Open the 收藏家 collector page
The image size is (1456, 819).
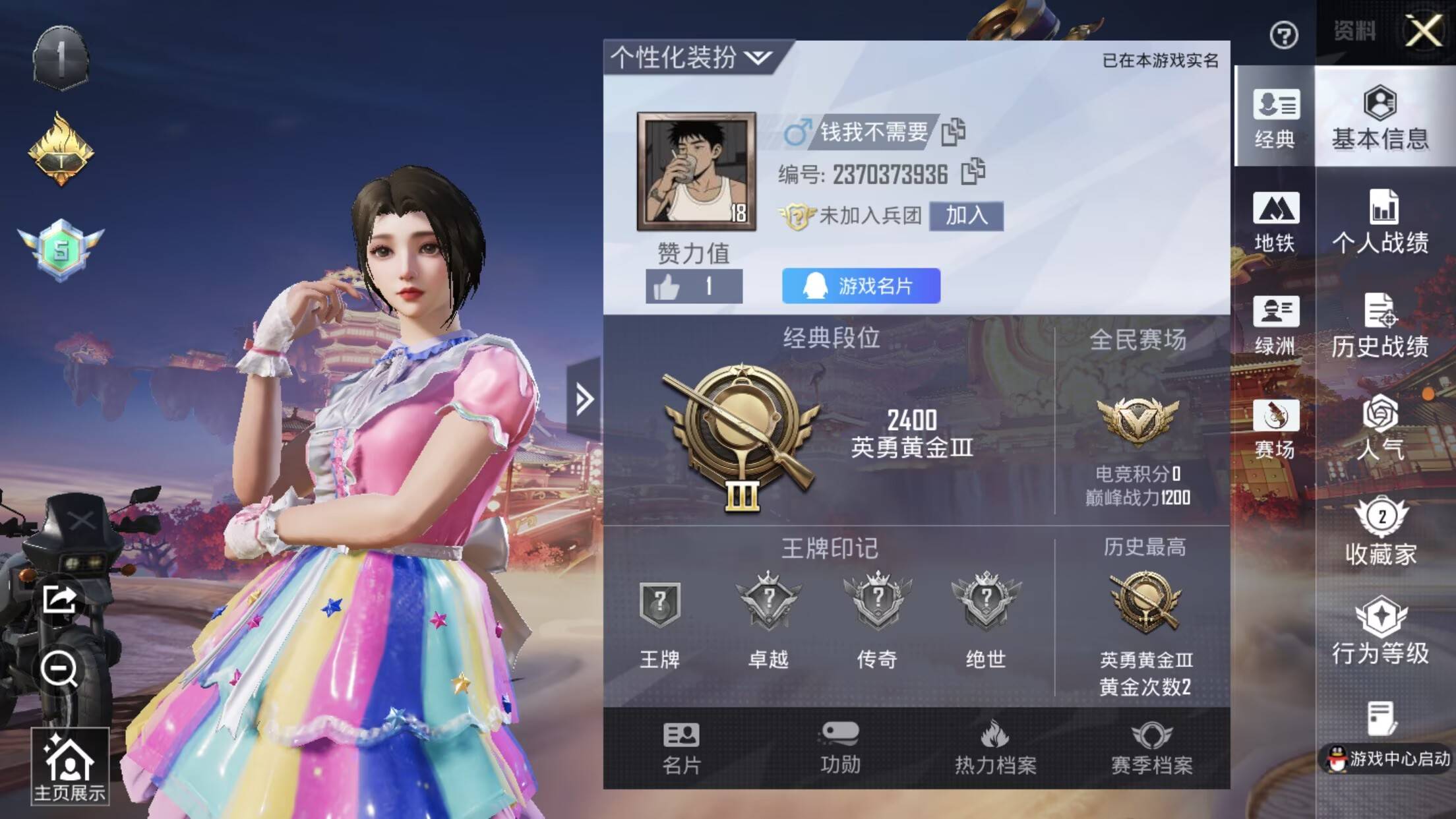pyautogui.click(x=1380, y=531)
